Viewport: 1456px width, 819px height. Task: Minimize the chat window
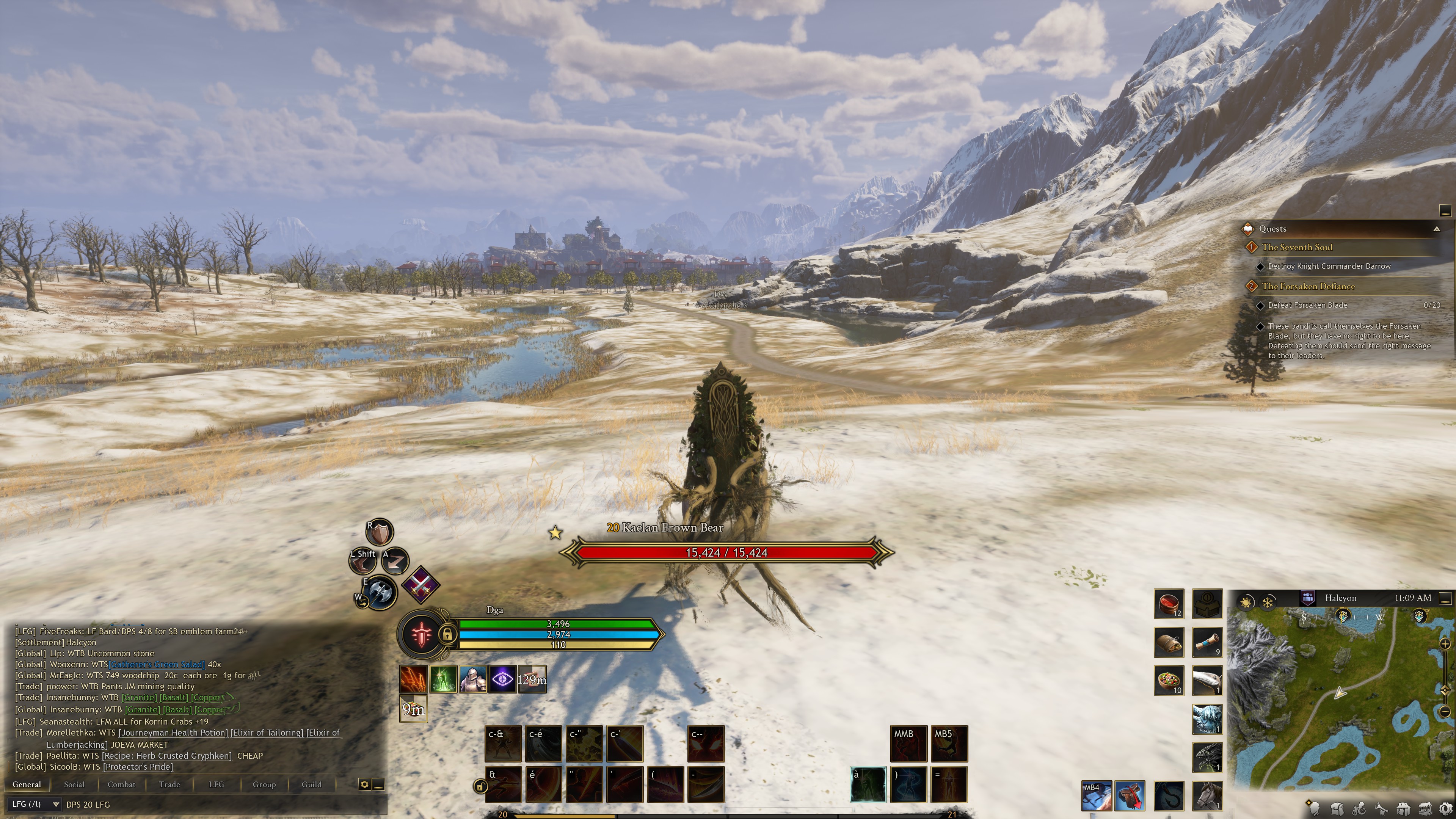tap(379, 784)
